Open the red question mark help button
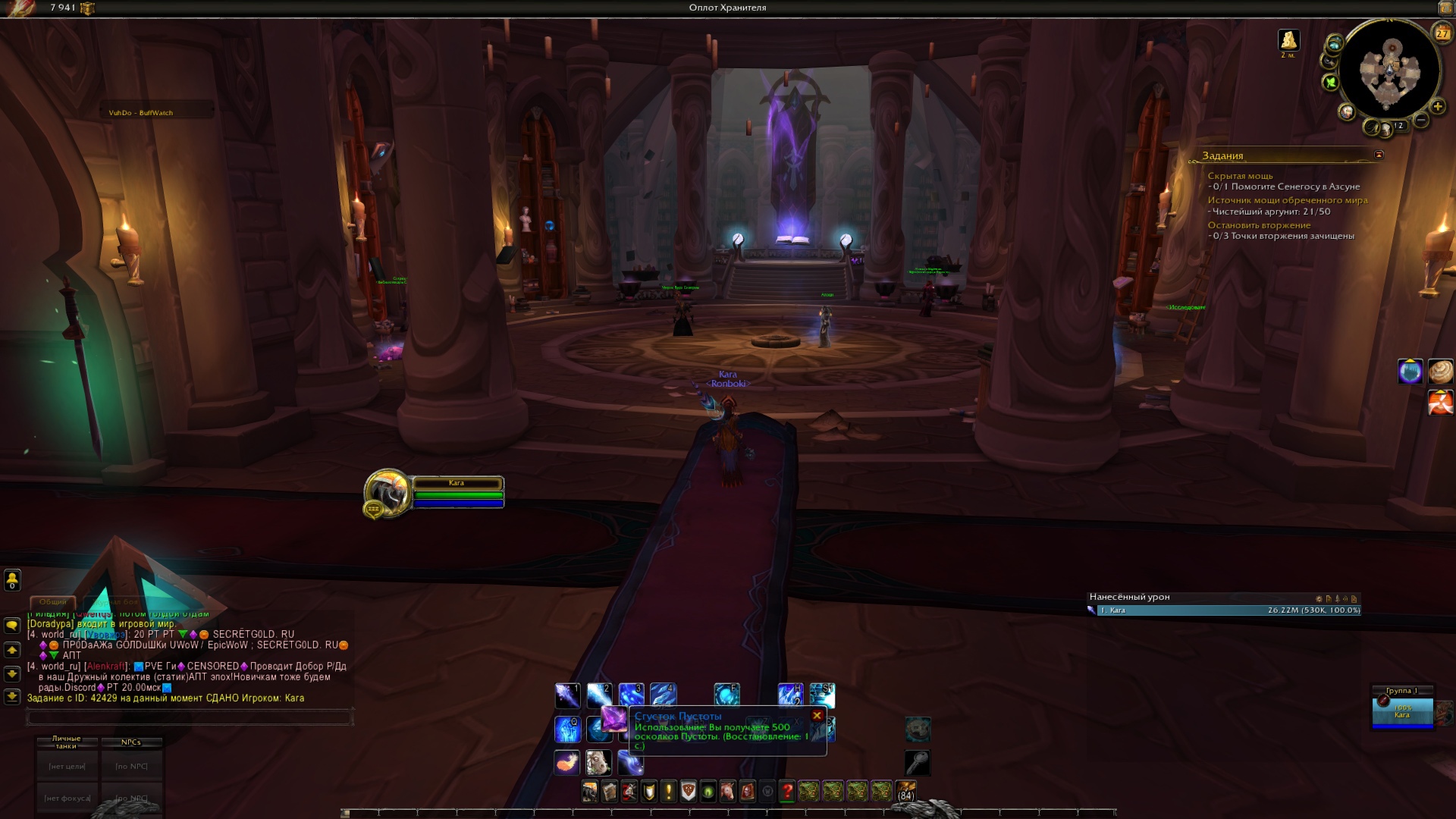The image size is (1456, 819). (787, 792)
